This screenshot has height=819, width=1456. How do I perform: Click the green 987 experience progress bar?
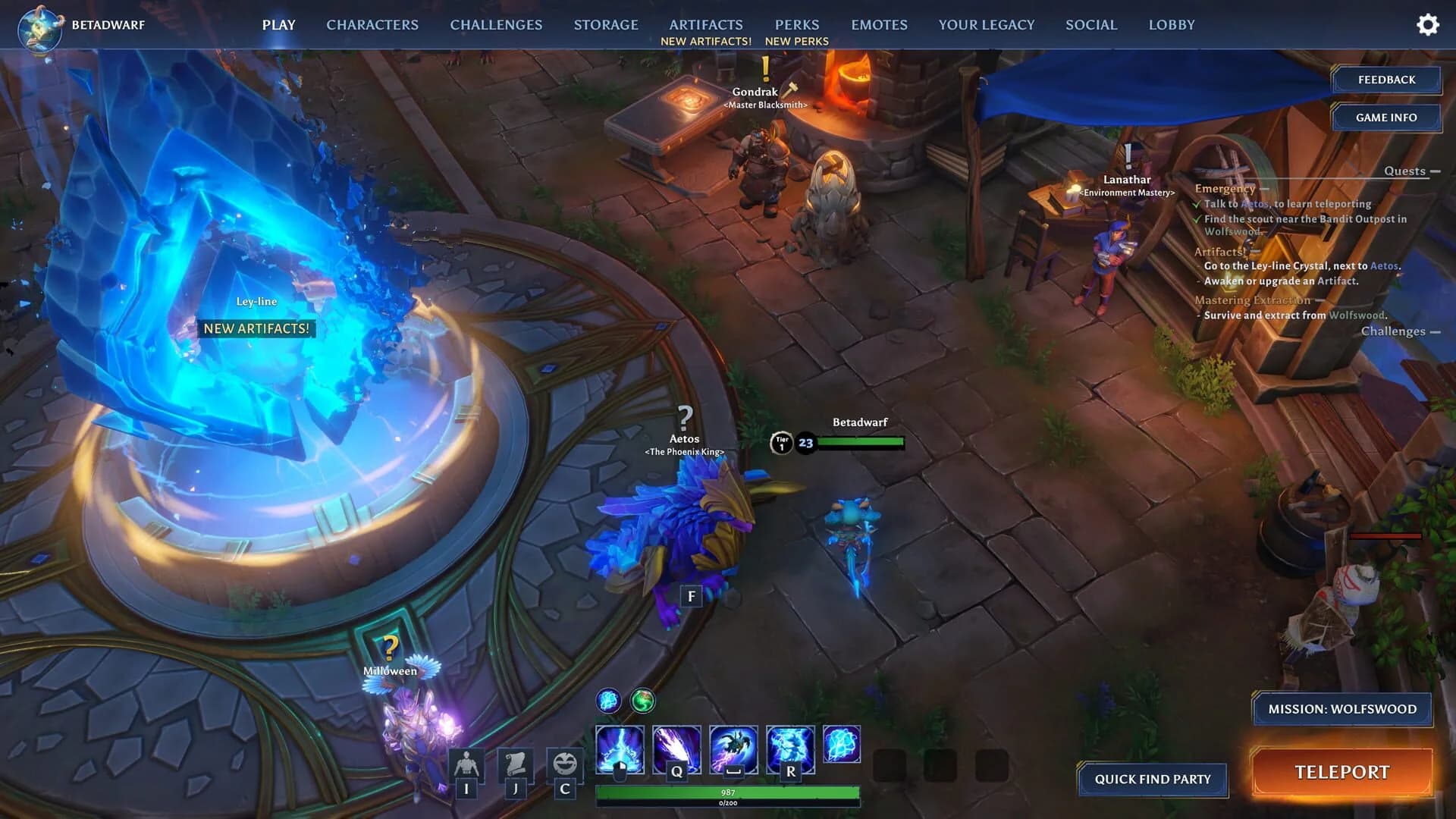[x=728, y=793]
